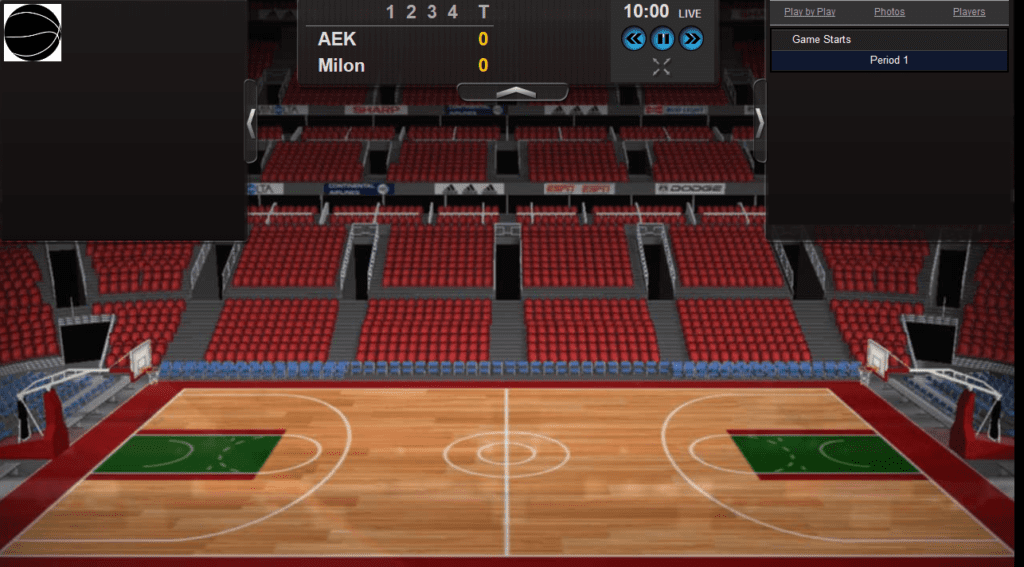Rewind the game with the double-left arrow button

tap(634, 39)
